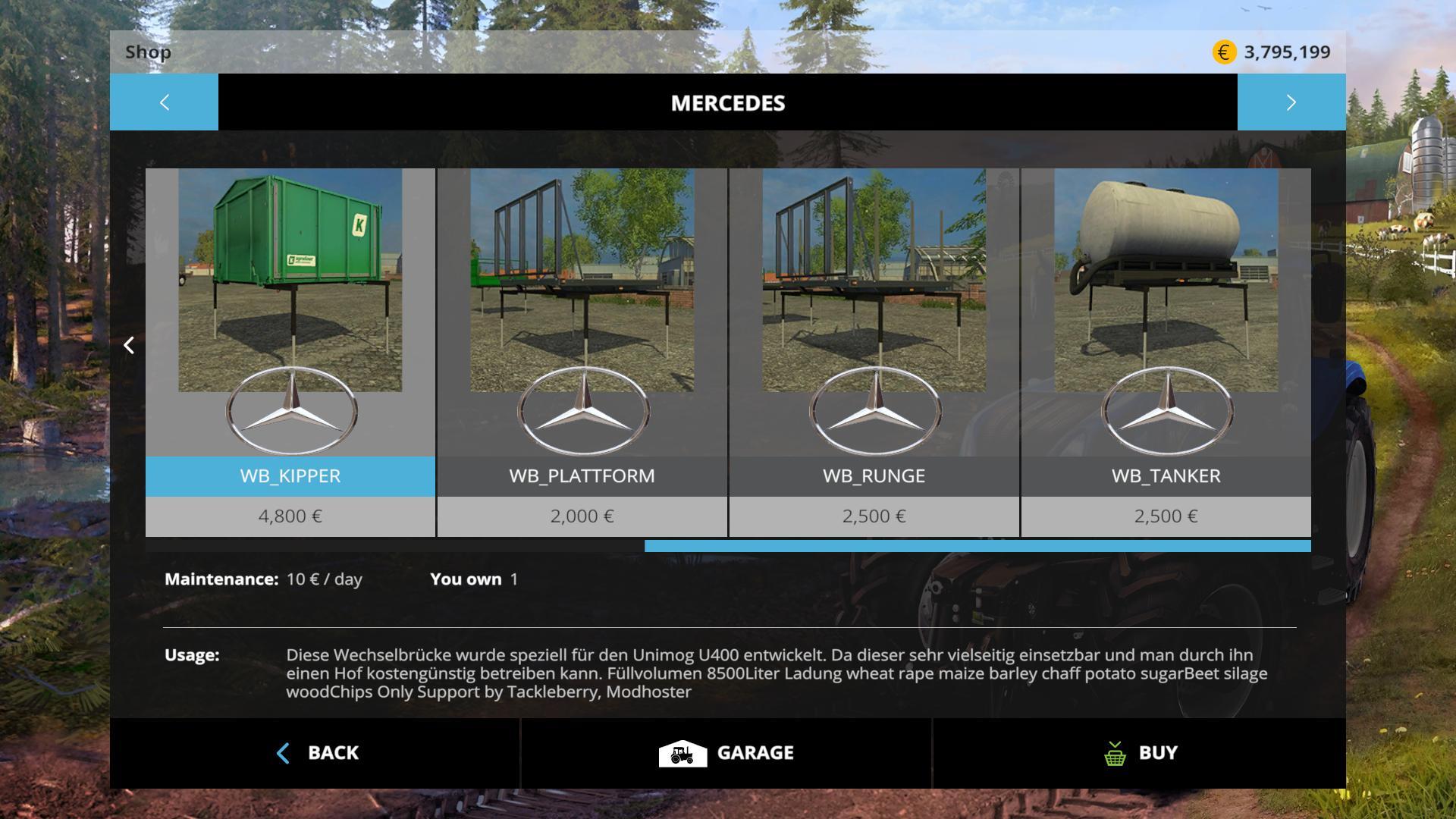Show earlier items with the small left arrow
1456x819 pixels.
pos(129,346)
